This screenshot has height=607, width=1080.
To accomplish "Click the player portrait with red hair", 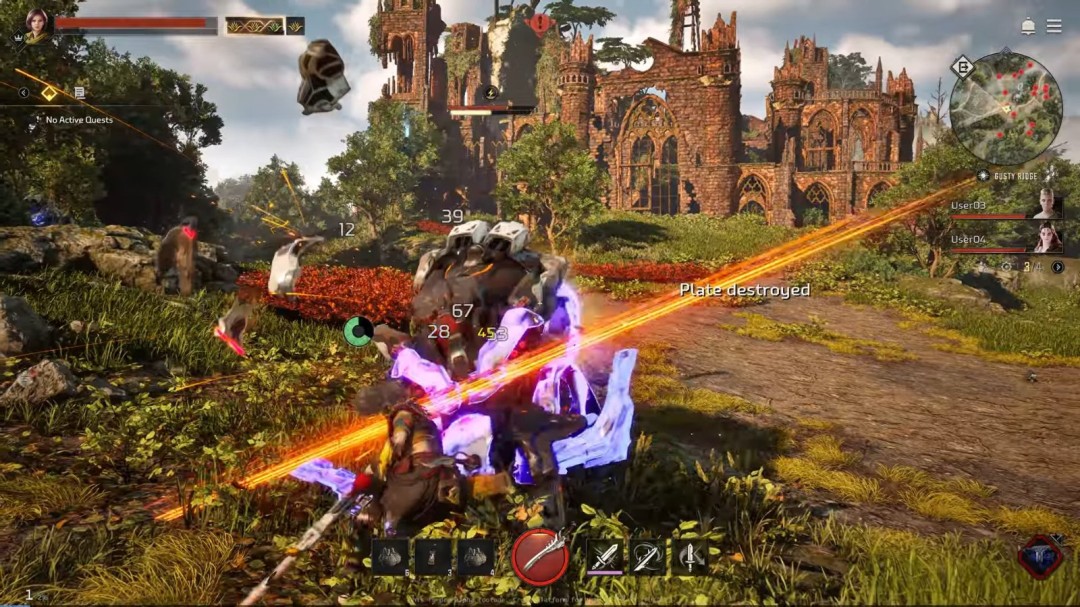I will pyautogui.click(x=36, y=24).
